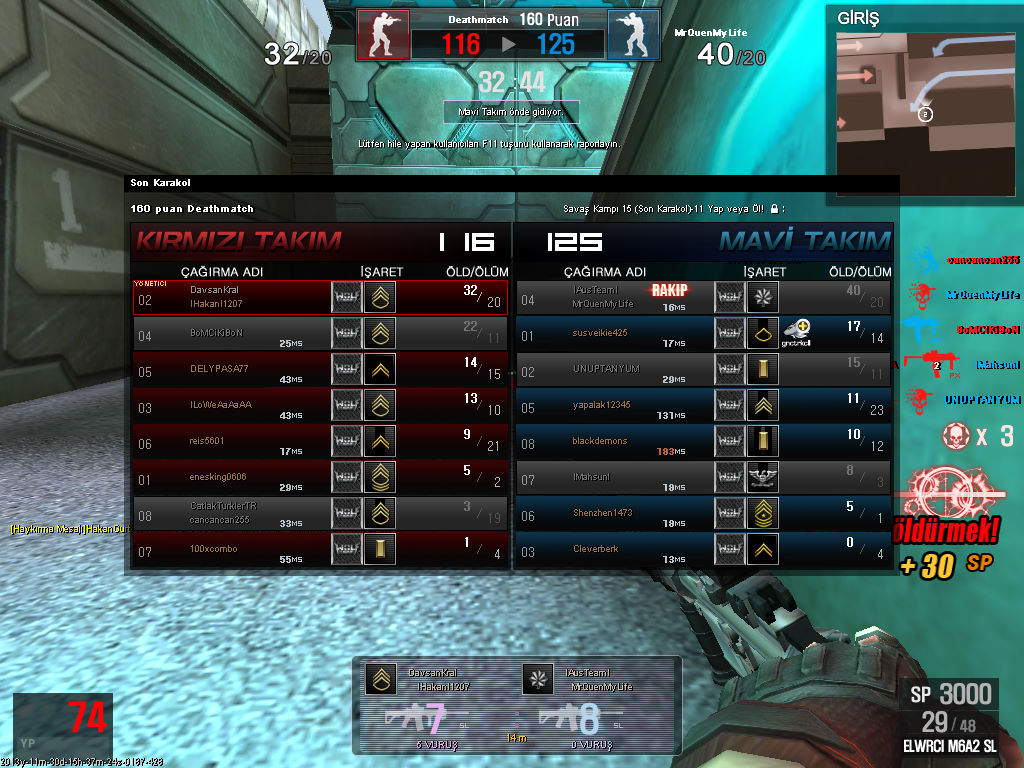The height and width of the screenshot is (768, 1024).
Task: Select blackdemons on the blue team
Action: [704, 441]
